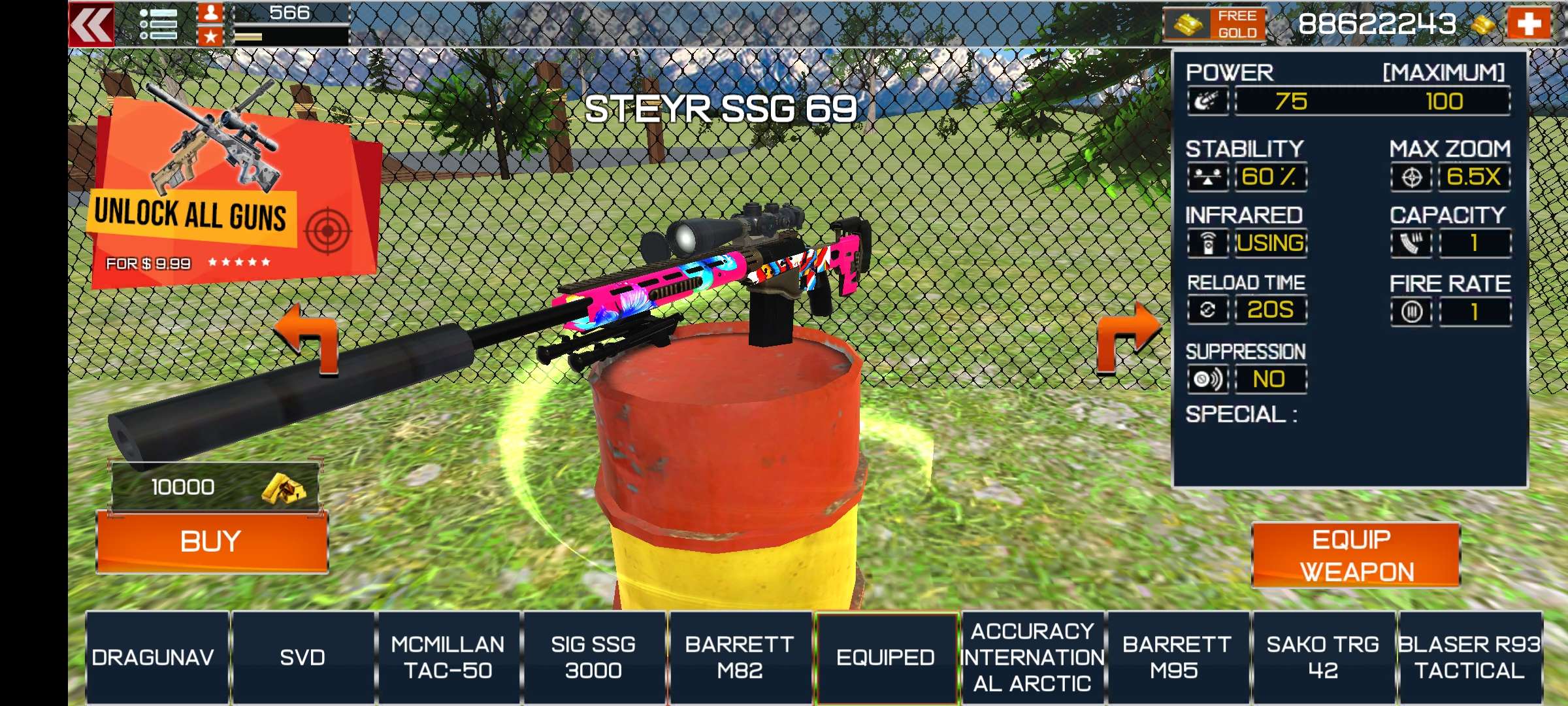
Task: Choose Accuracy International Arctic
Action: pos(1032,657)
